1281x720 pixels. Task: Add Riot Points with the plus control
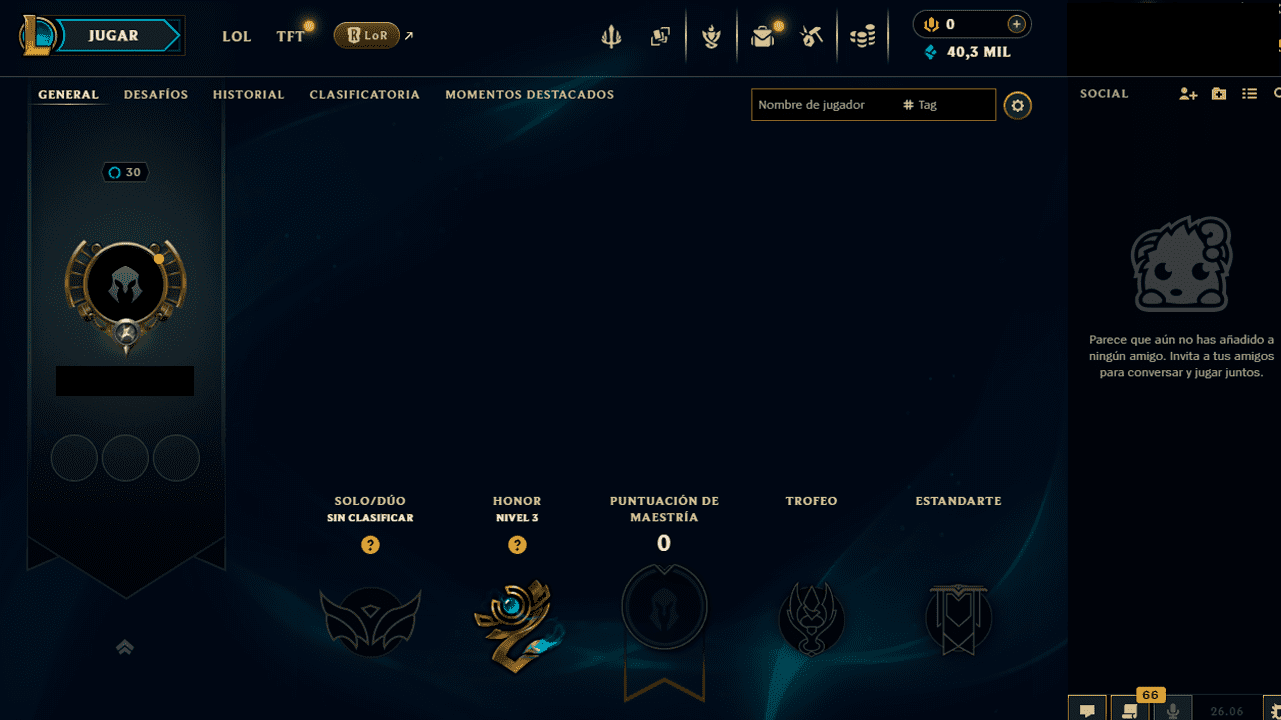tap(1017, 23)
